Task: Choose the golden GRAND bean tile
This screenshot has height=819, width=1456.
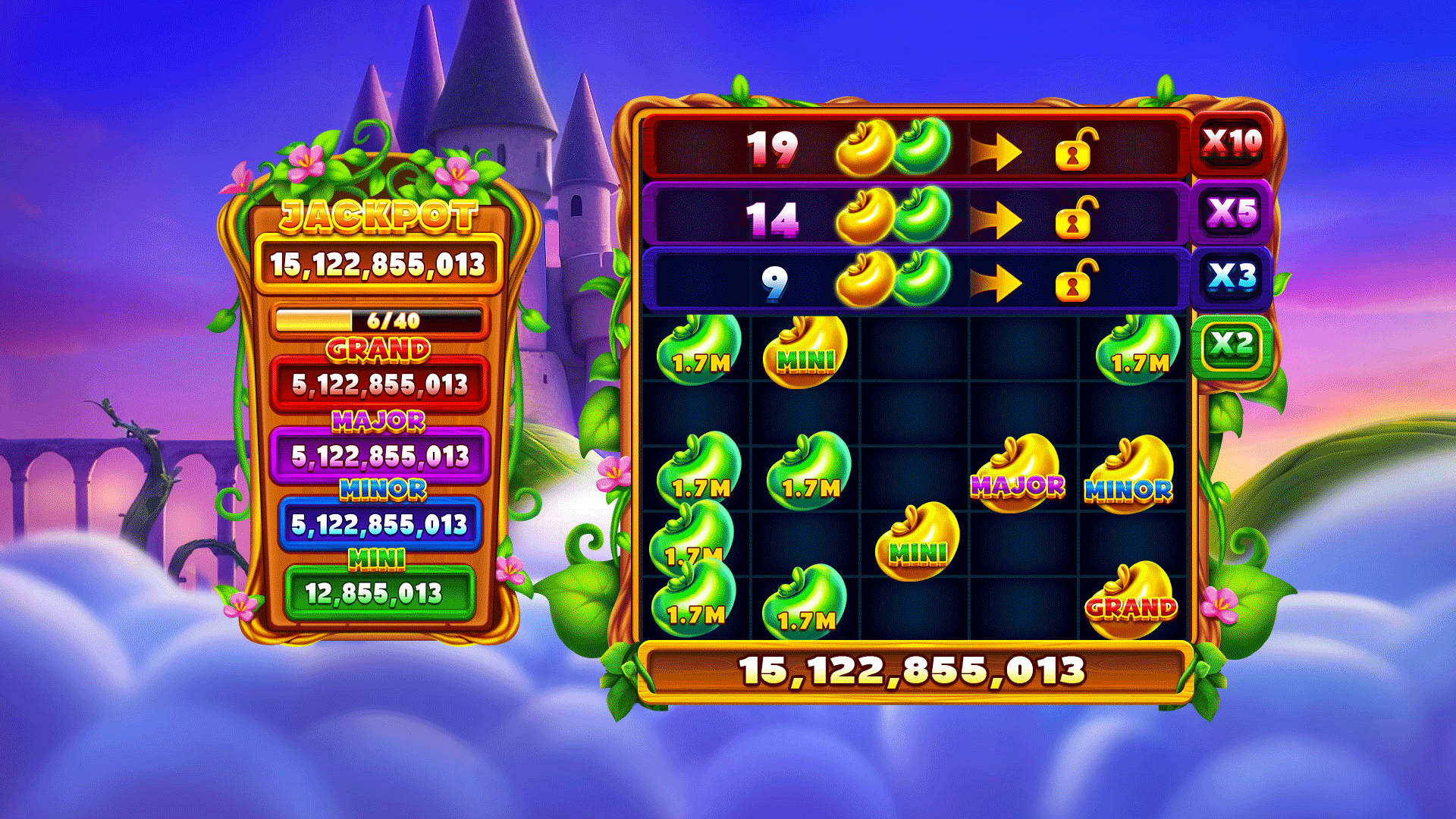Action: coord(1131,601)
